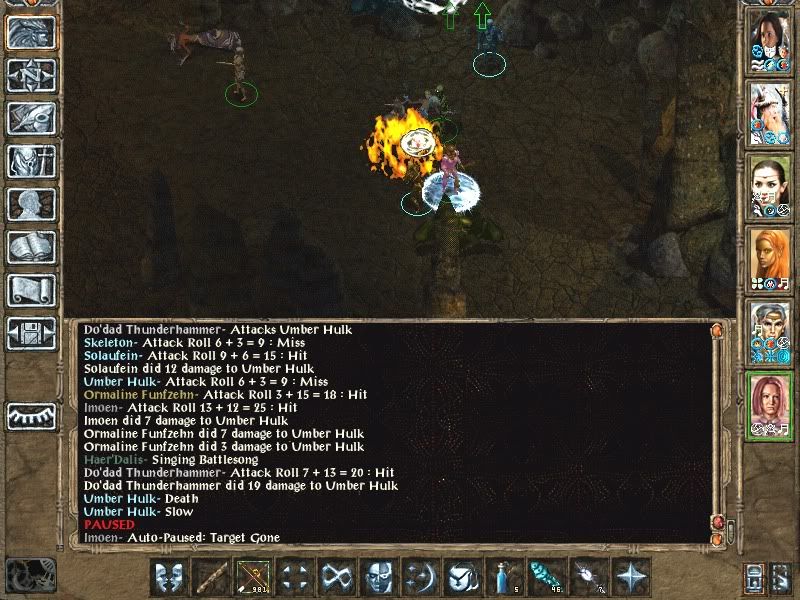Select the blue-haired elf portrait
800x600 pixels.
coord(768,332)
